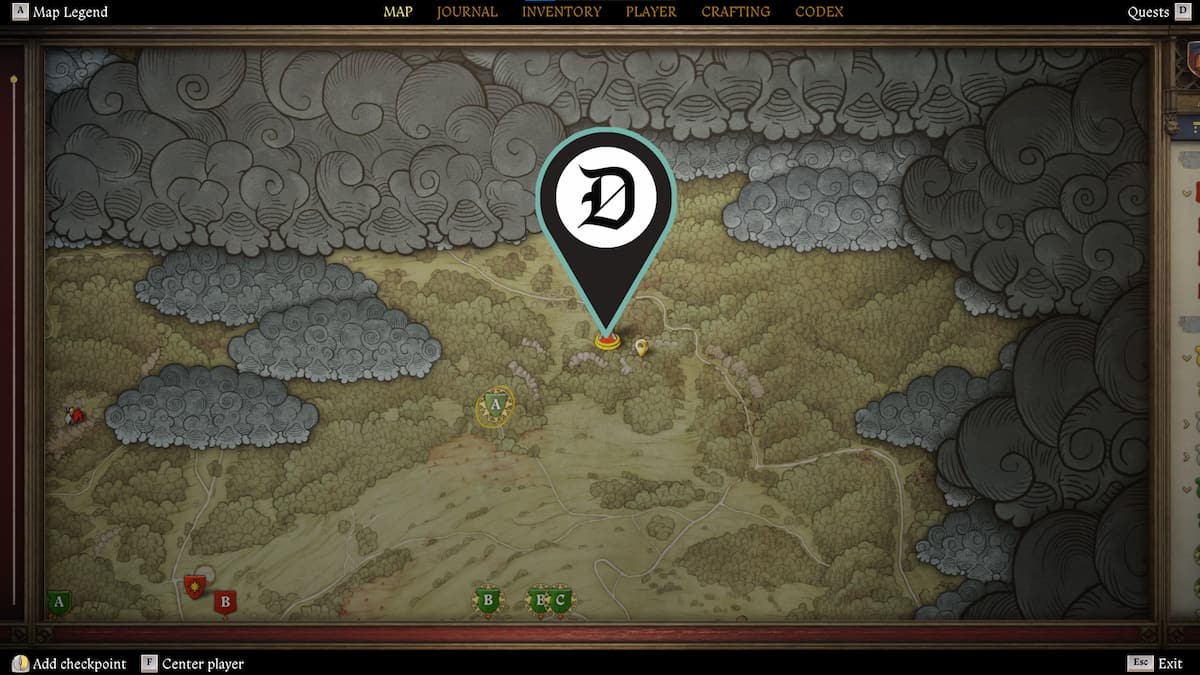Open the Inventory tab
The image size is (1200, 675).
pyautogui.click(x=562, y=12)
